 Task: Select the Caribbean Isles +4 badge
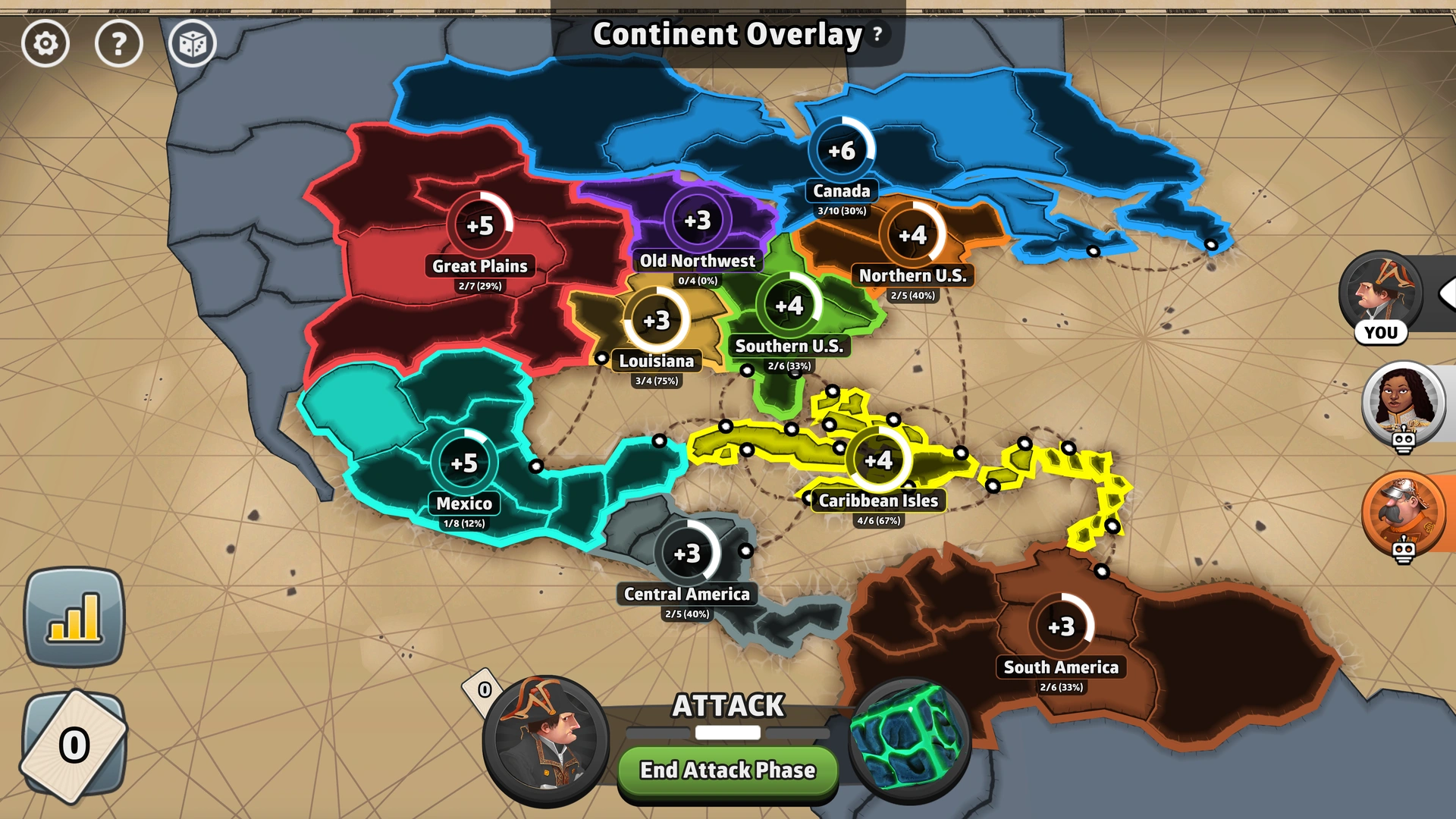(879, 459)
